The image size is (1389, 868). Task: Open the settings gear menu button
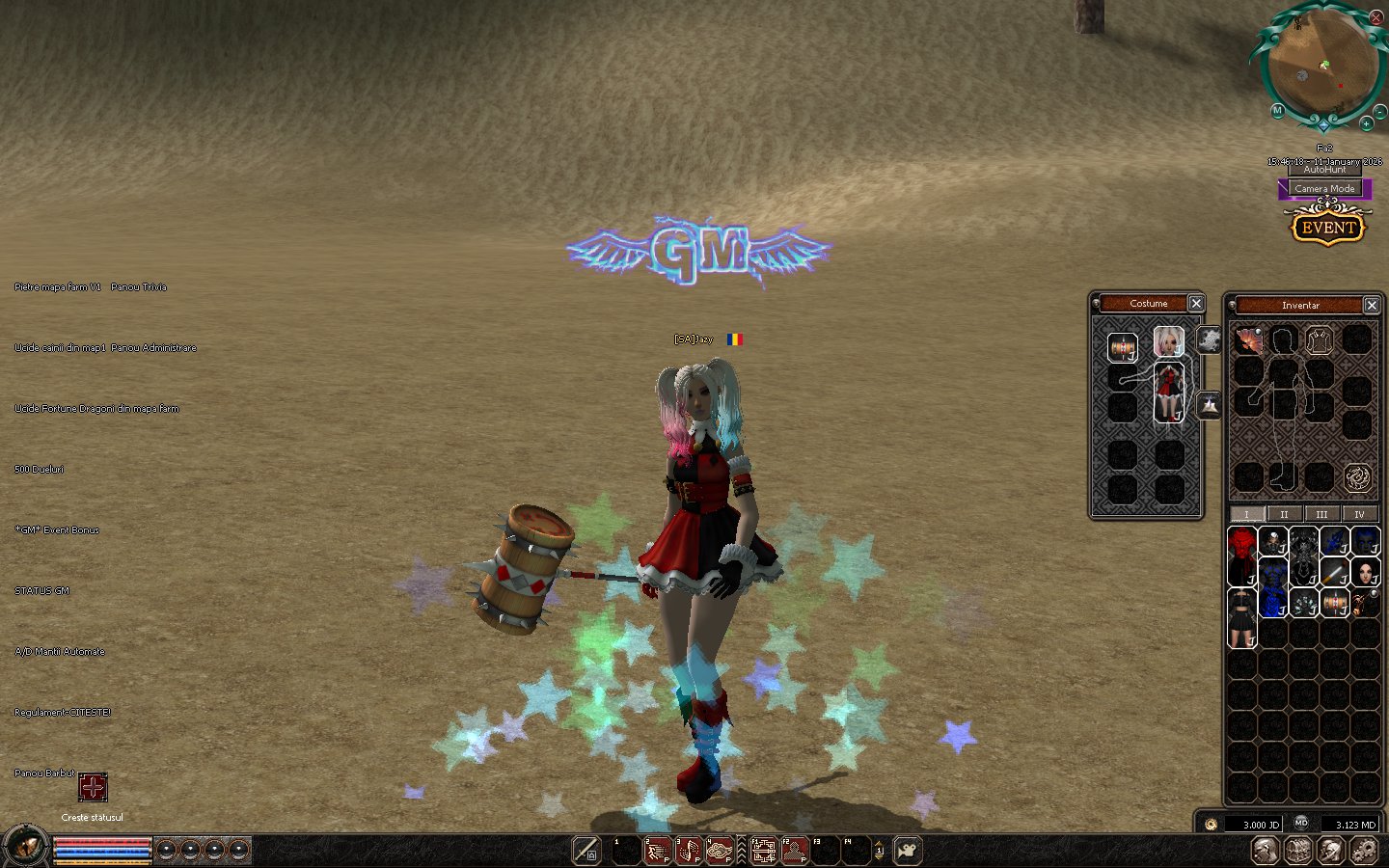tap(1364, 851)
